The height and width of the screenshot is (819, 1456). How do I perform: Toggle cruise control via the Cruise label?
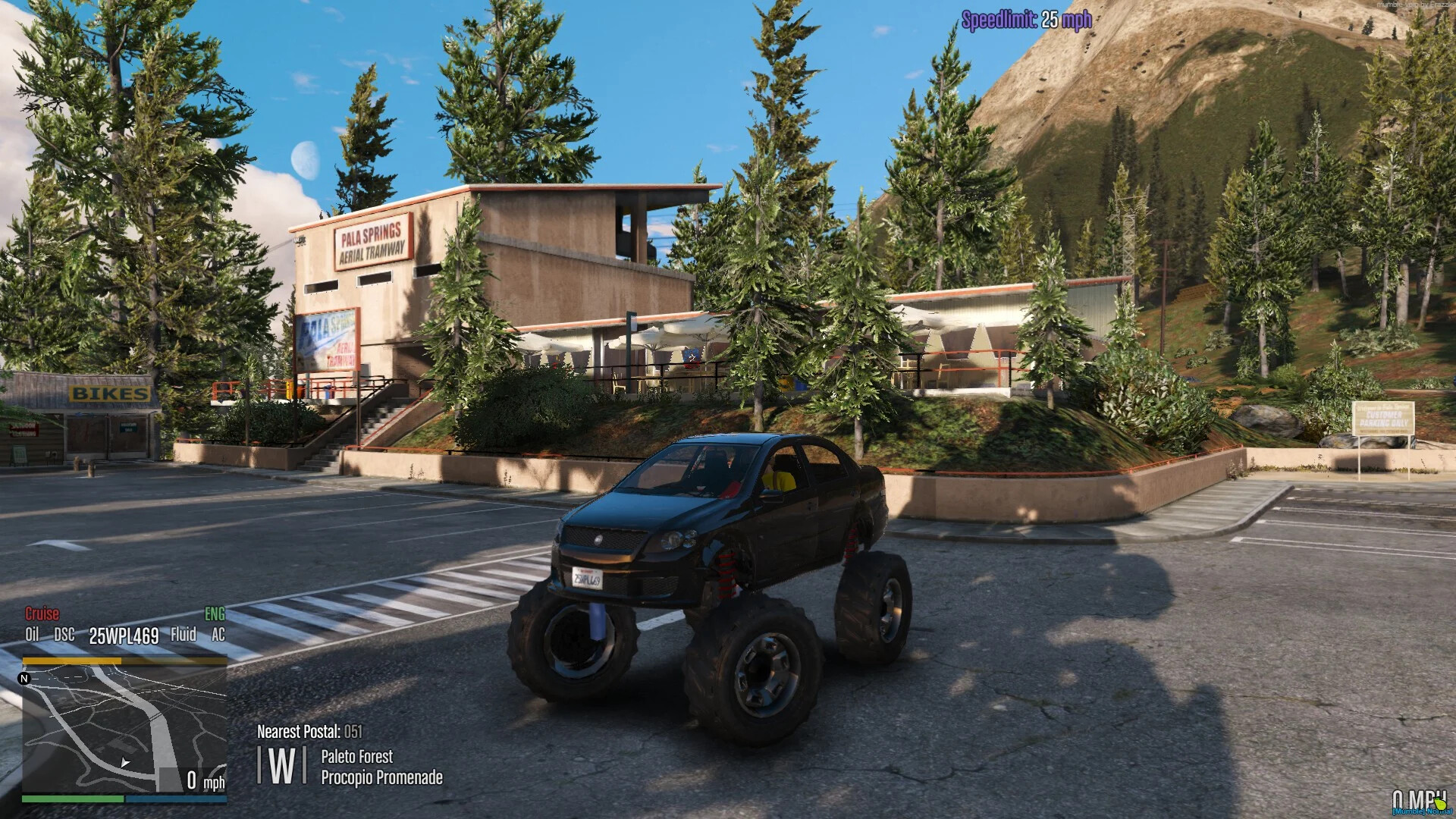(x=42, y=613)
